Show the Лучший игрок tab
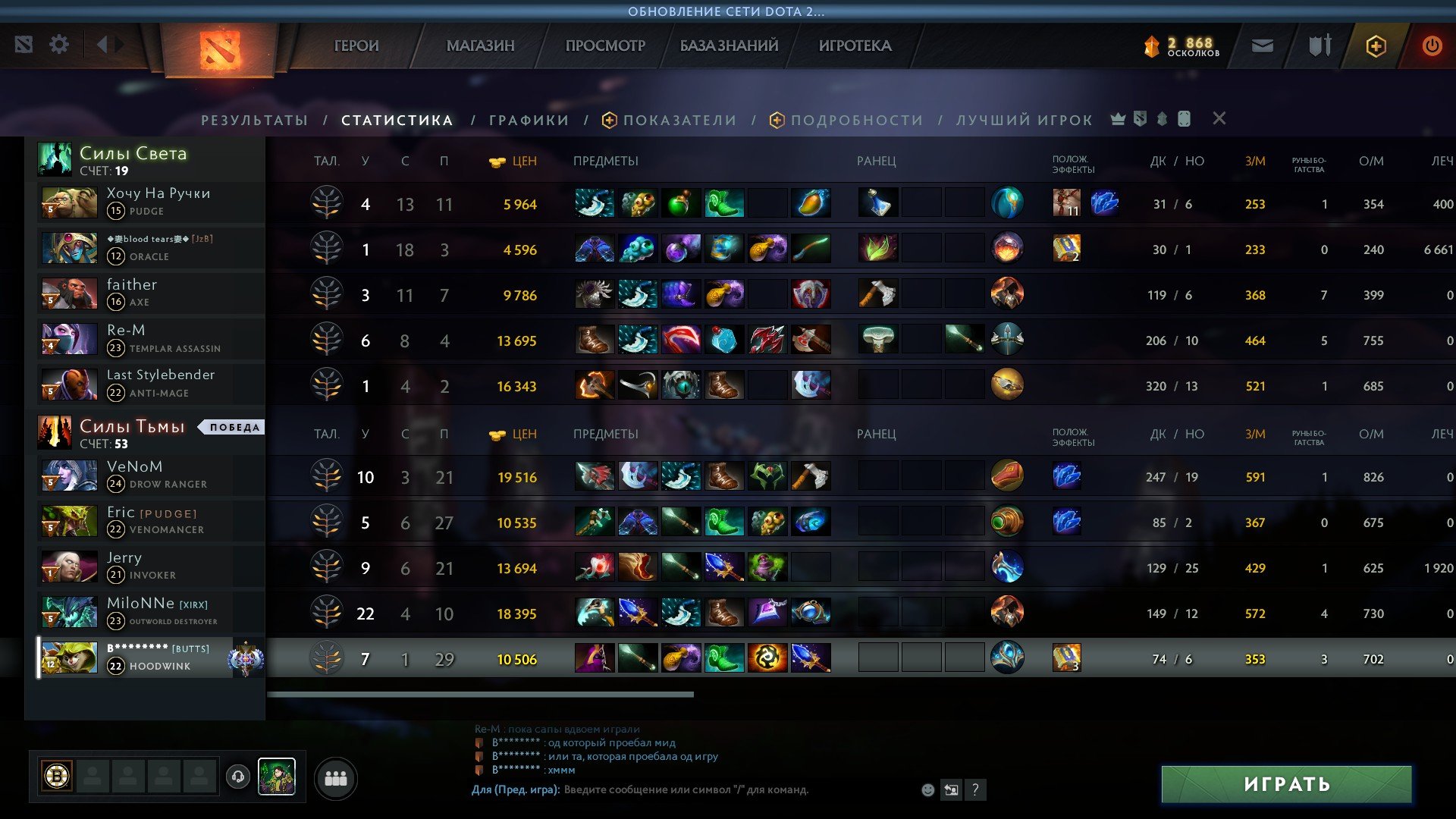The height and width of the screenshot is (819, 1456). point(1025,120)
